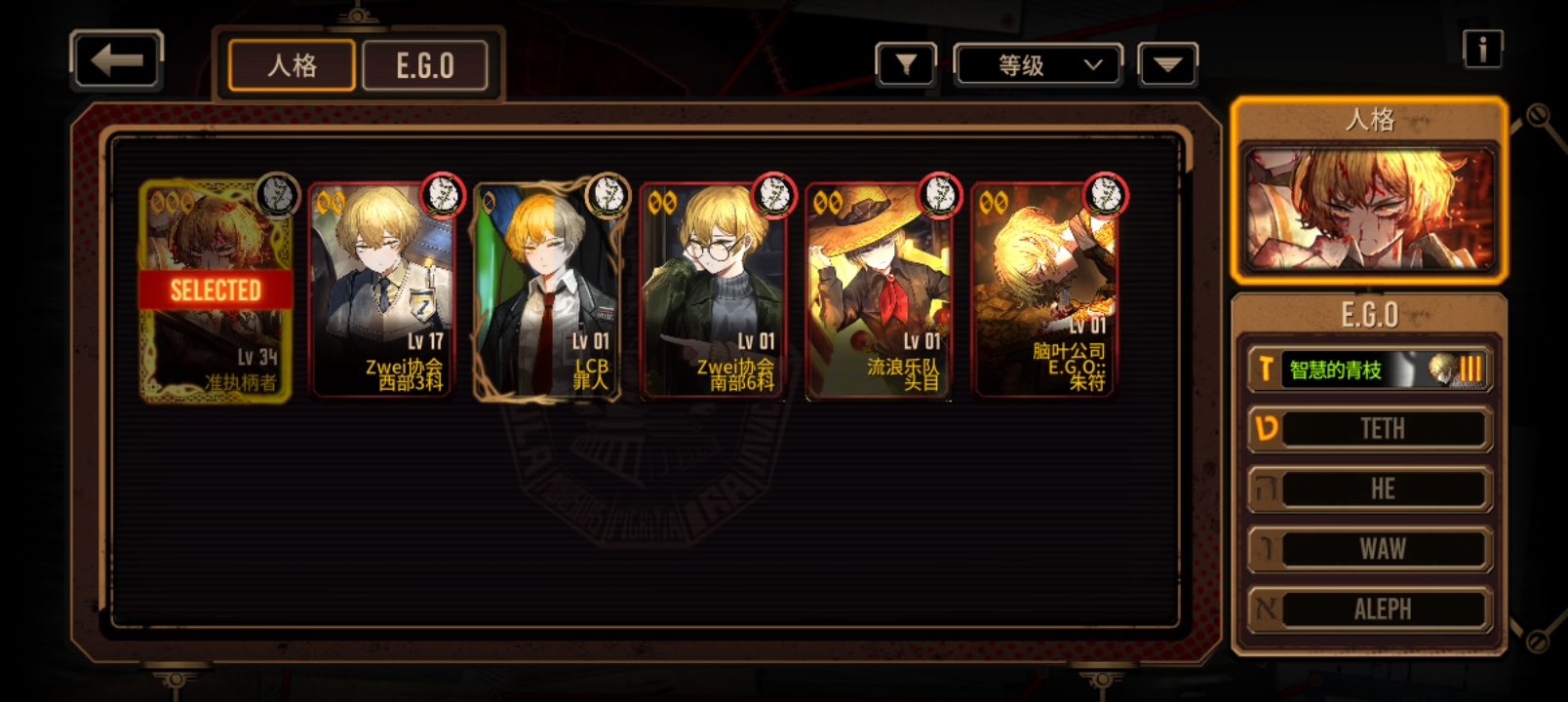Switch to the E.G.O tab

pyautogui.click(x=424, y=65)
